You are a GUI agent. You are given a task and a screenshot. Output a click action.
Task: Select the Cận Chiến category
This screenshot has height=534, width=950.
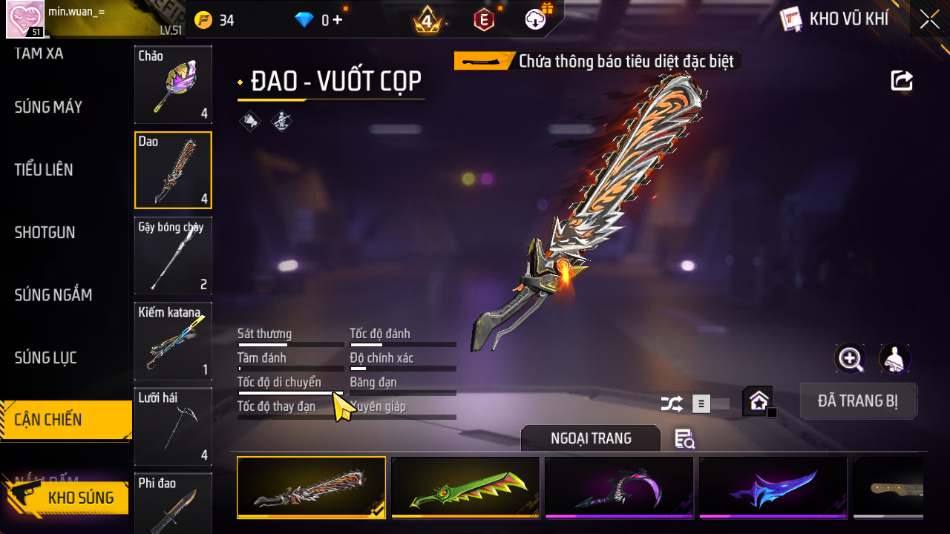[x=49, y=420]
